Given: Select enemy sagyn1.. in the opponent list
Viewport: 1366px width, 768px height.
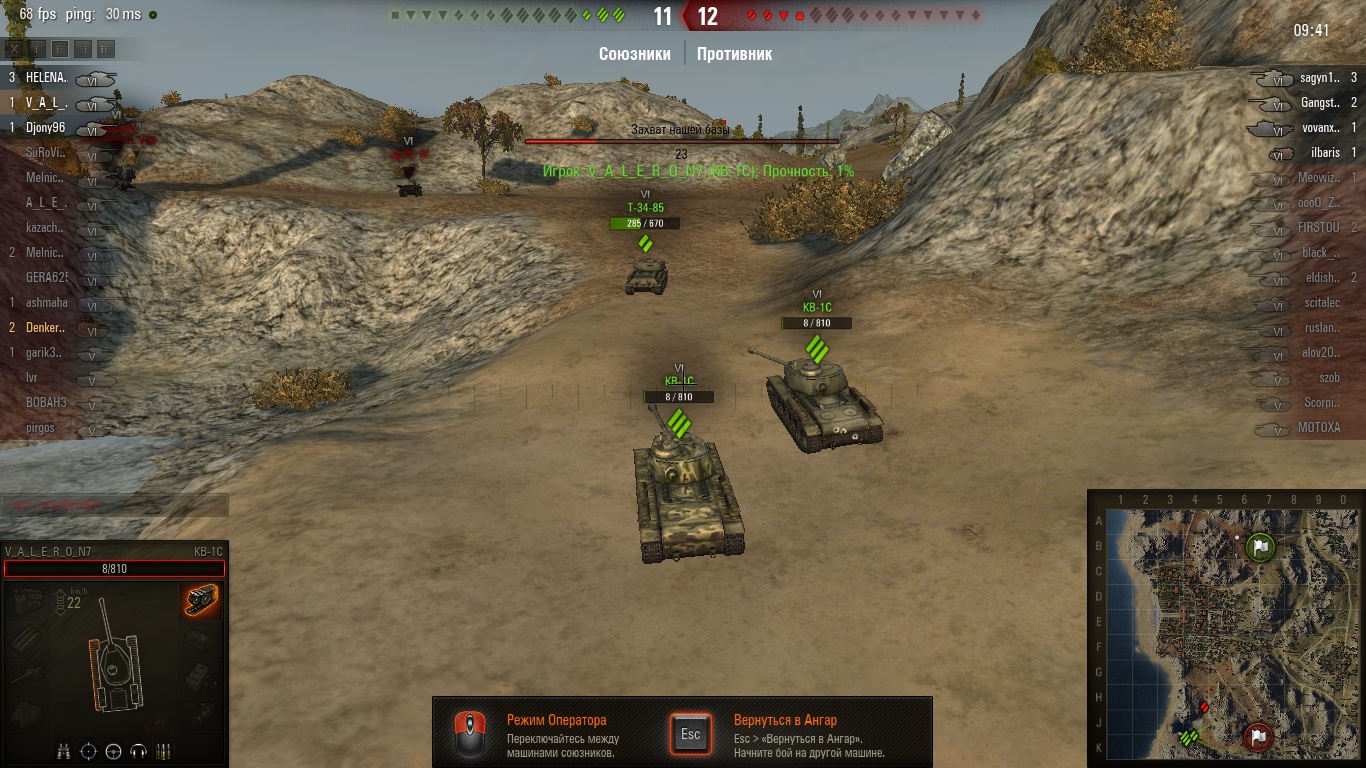Looking at the screenshot, I should [1320, 77].
